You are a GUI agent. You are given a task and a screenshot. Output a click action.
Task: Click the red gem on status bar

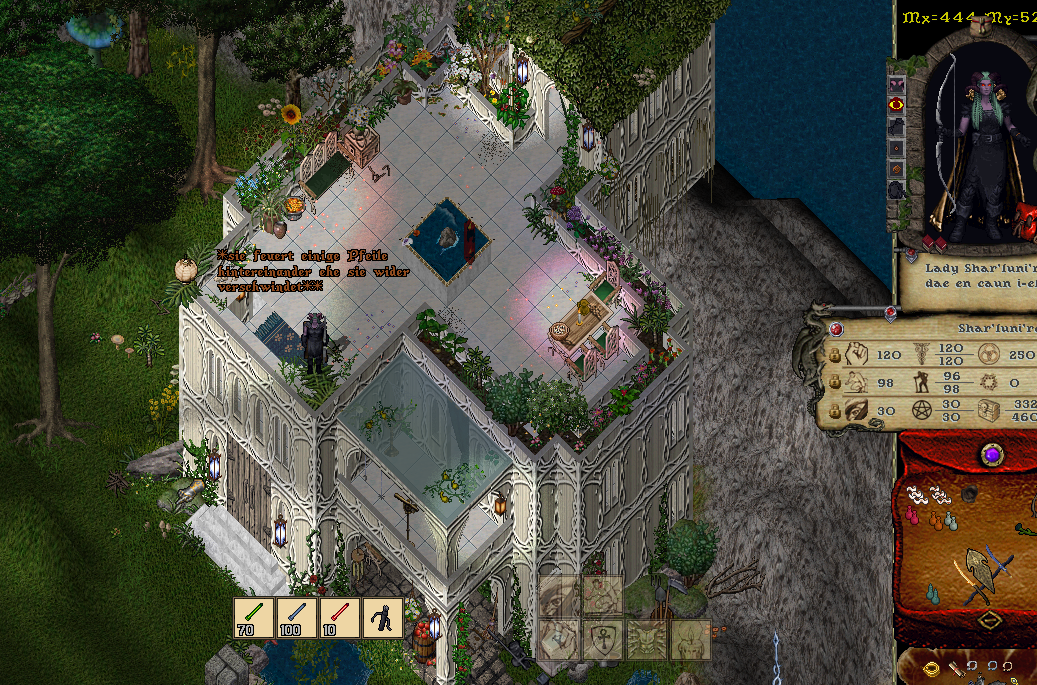click(836, 329)
